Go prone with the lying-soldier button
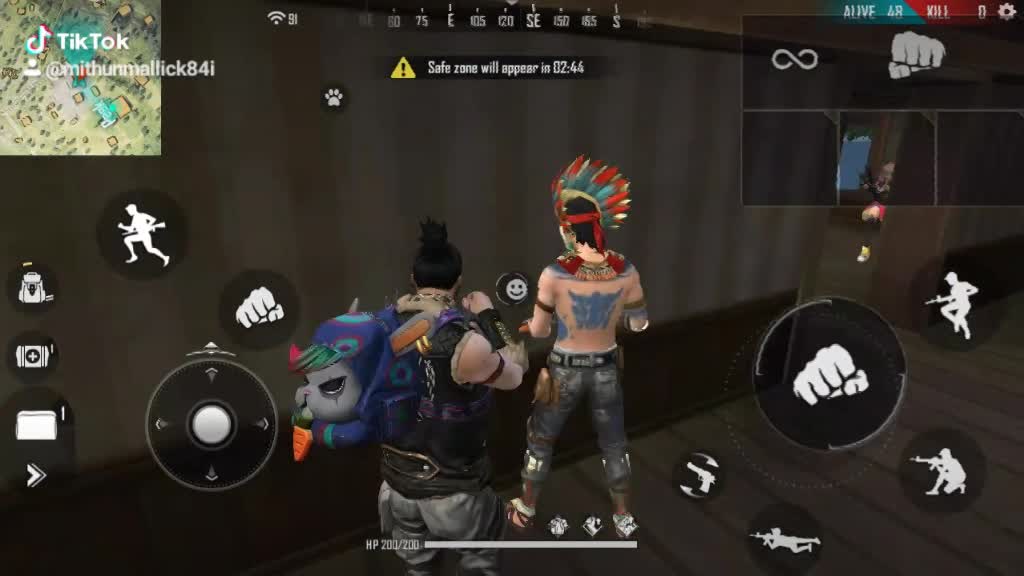 785,540
